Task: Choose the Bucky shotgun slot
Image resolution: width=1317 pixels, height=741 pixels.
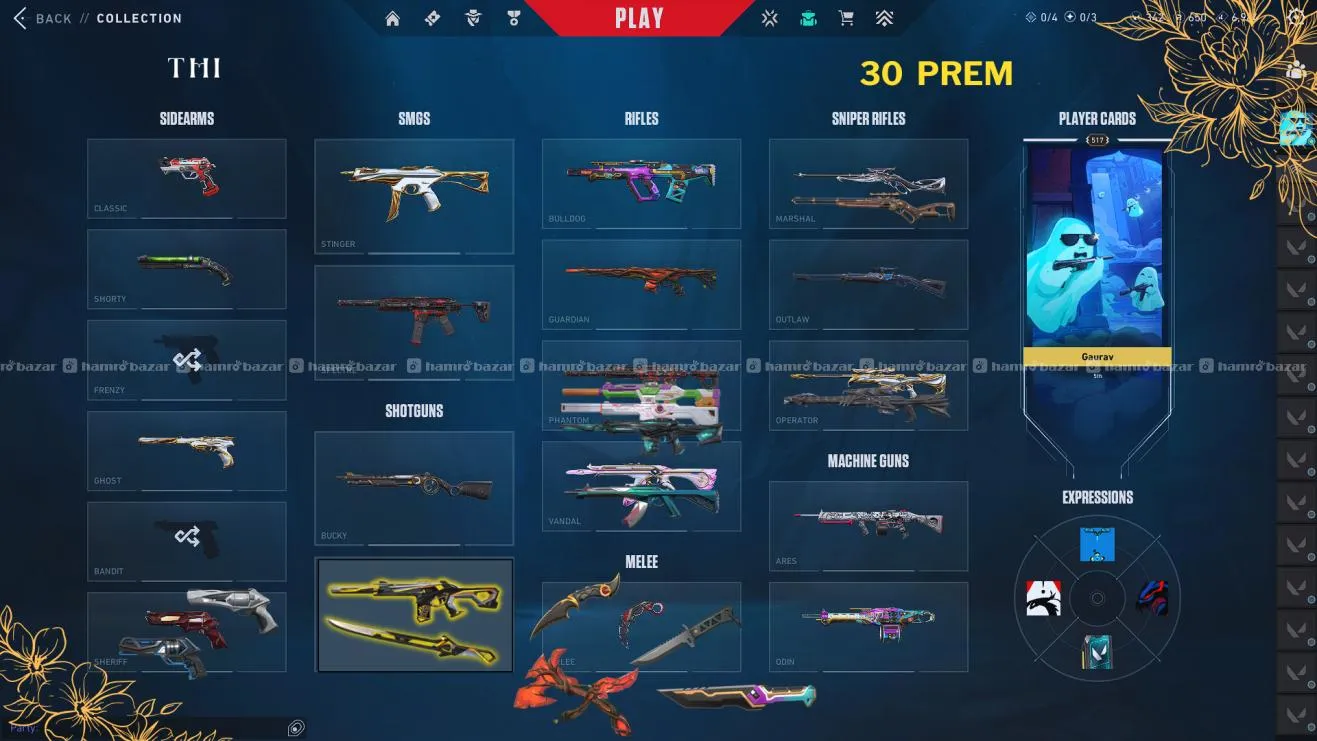Action: tap(414, 488)
